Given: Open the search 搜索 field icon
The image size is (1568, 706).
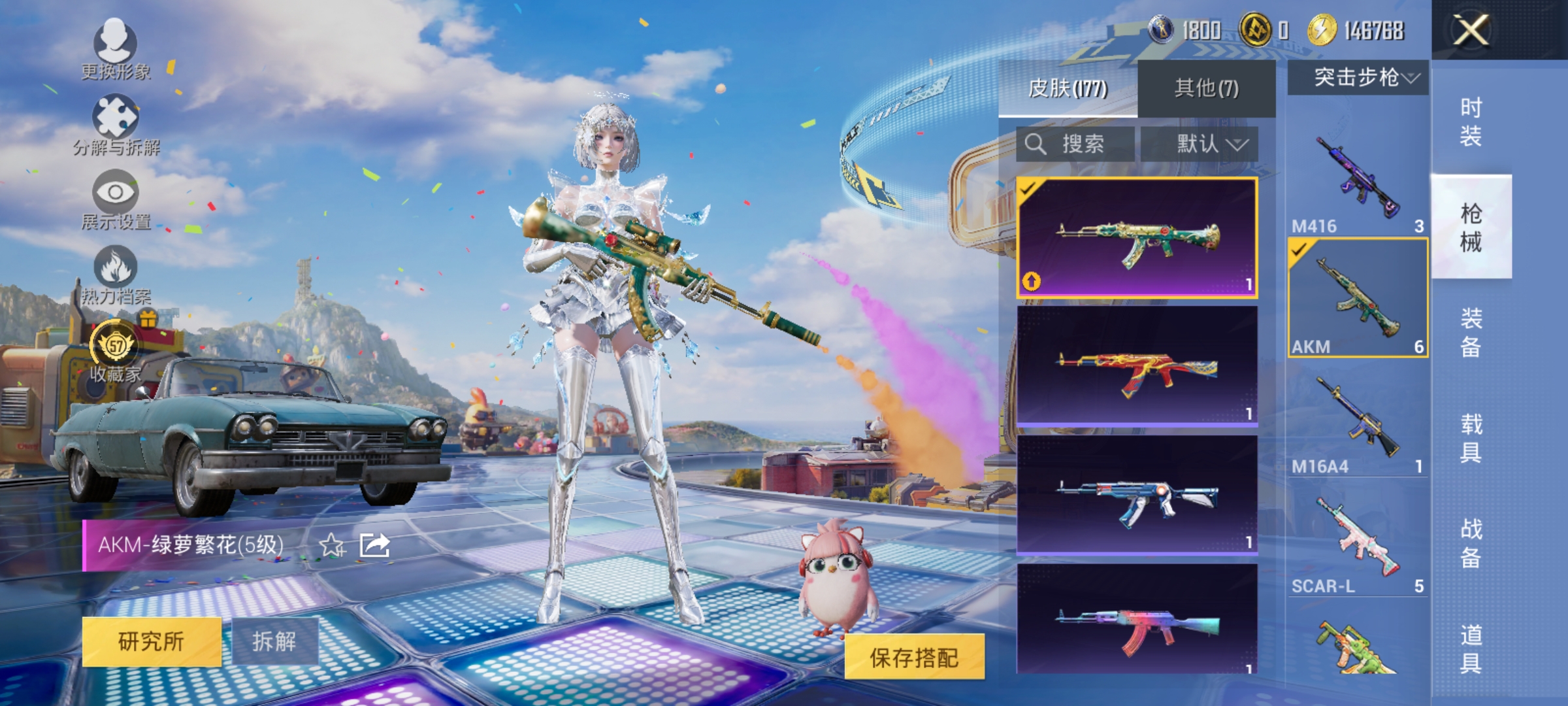Looking at the screenshot, I should (1037, 145).
